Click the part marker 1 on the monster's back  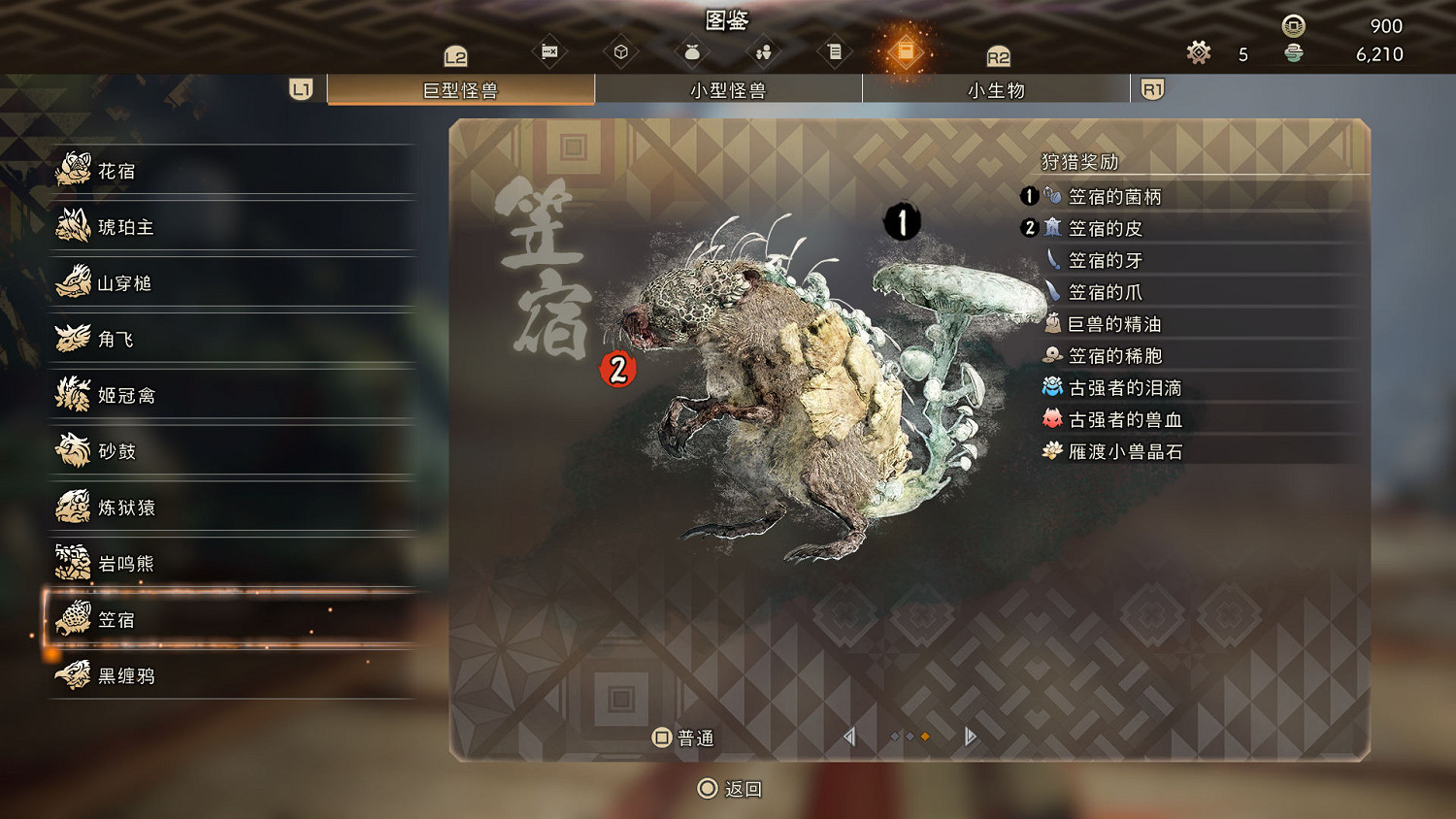(901, 221)
